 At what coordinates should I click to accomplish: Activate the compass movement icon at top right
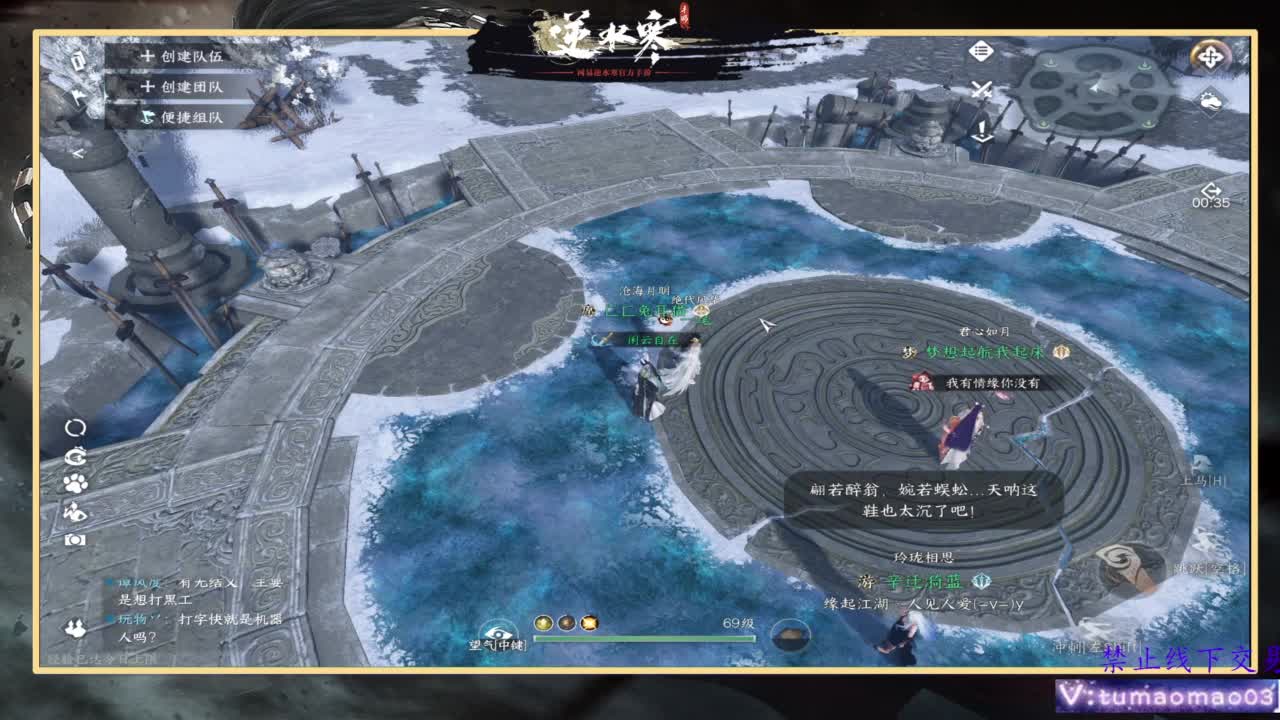click(x=1210, y=57)
